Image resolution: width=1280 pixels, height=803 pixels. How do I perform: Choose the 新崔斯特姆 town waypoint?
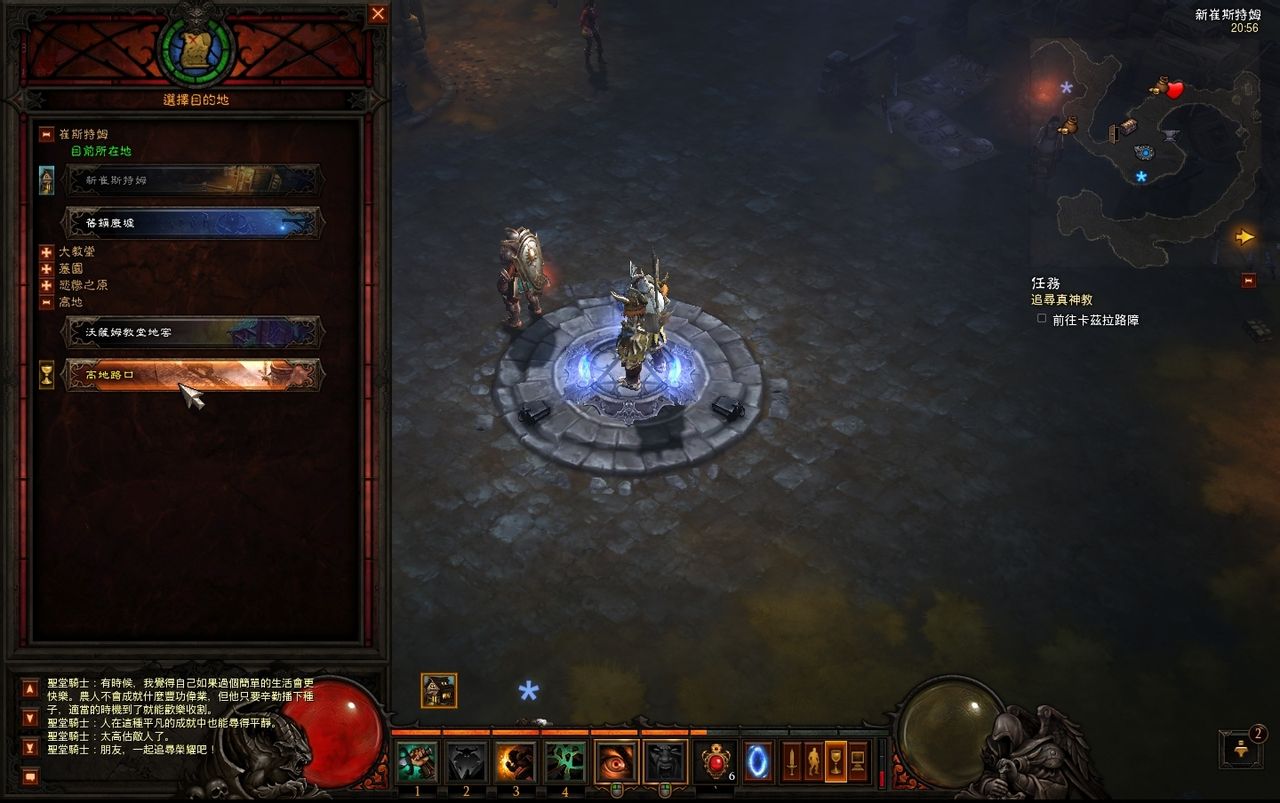click(x=192, y=180)
